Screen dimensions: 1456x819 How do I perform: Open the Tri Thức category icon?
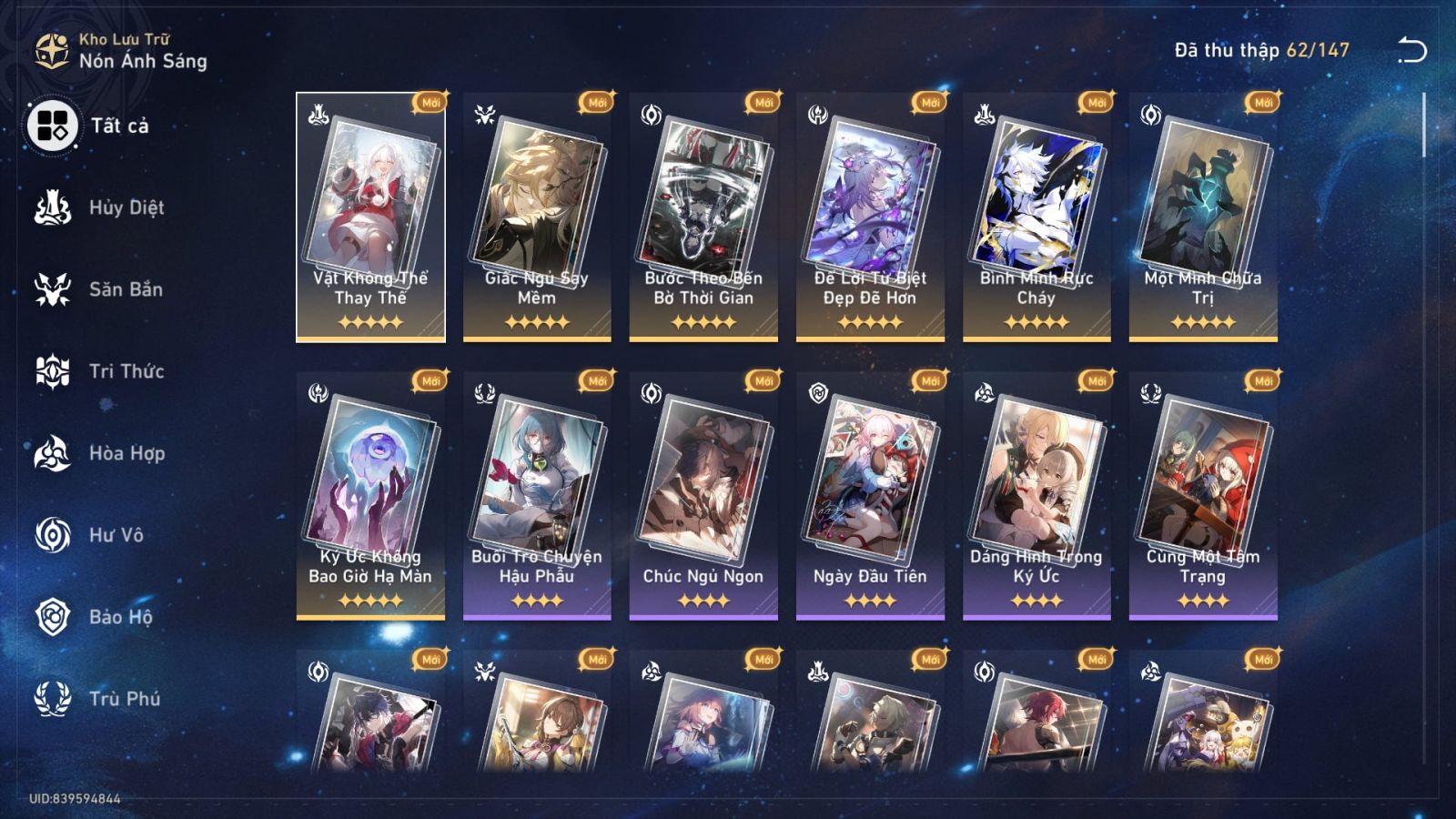[52, 371]
